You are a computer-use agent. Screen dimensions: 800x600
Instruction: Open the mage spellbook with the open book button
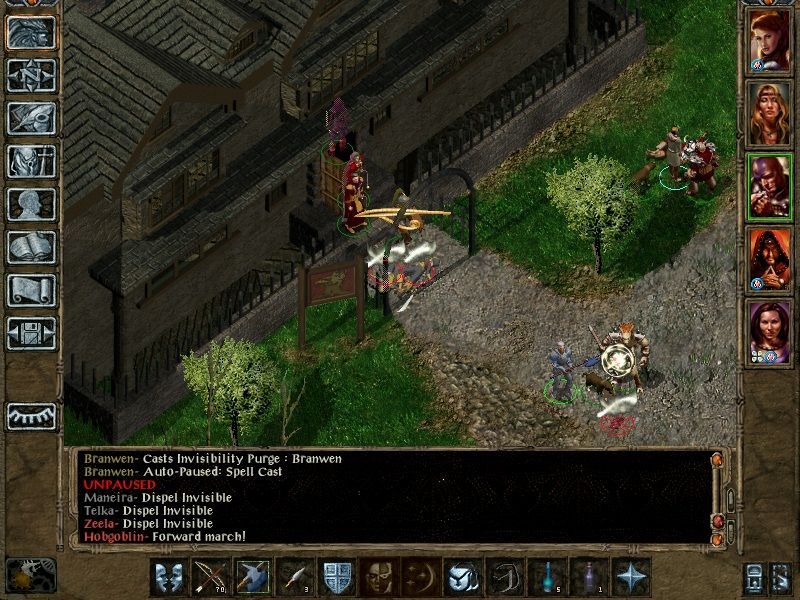(32, 247)
